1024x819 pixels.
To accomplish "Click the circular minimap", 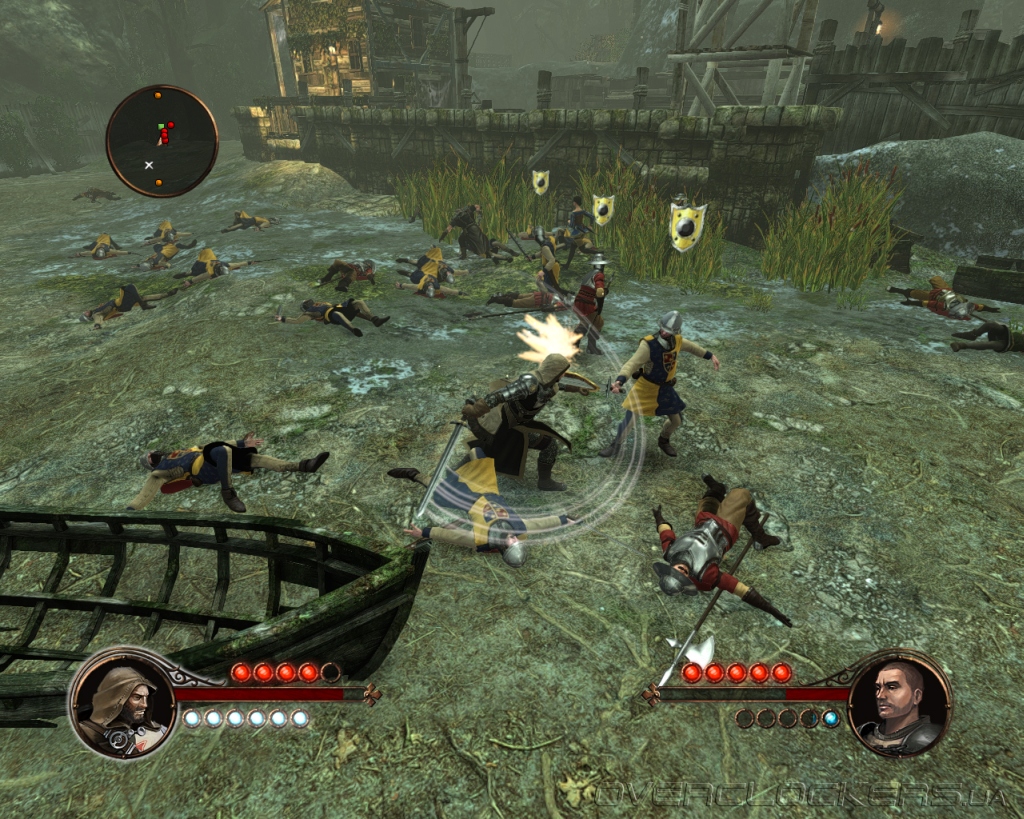I will [x=161, y=140].
